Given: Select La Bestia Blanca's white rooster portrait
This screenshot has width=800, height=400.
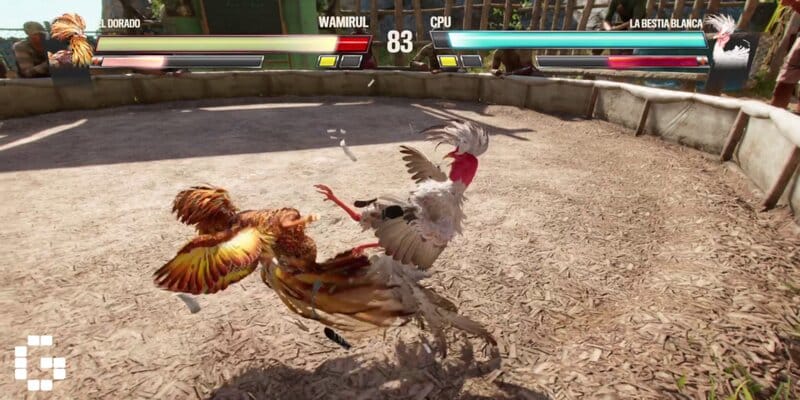Looking at the screenshot, I should (730, 42).
